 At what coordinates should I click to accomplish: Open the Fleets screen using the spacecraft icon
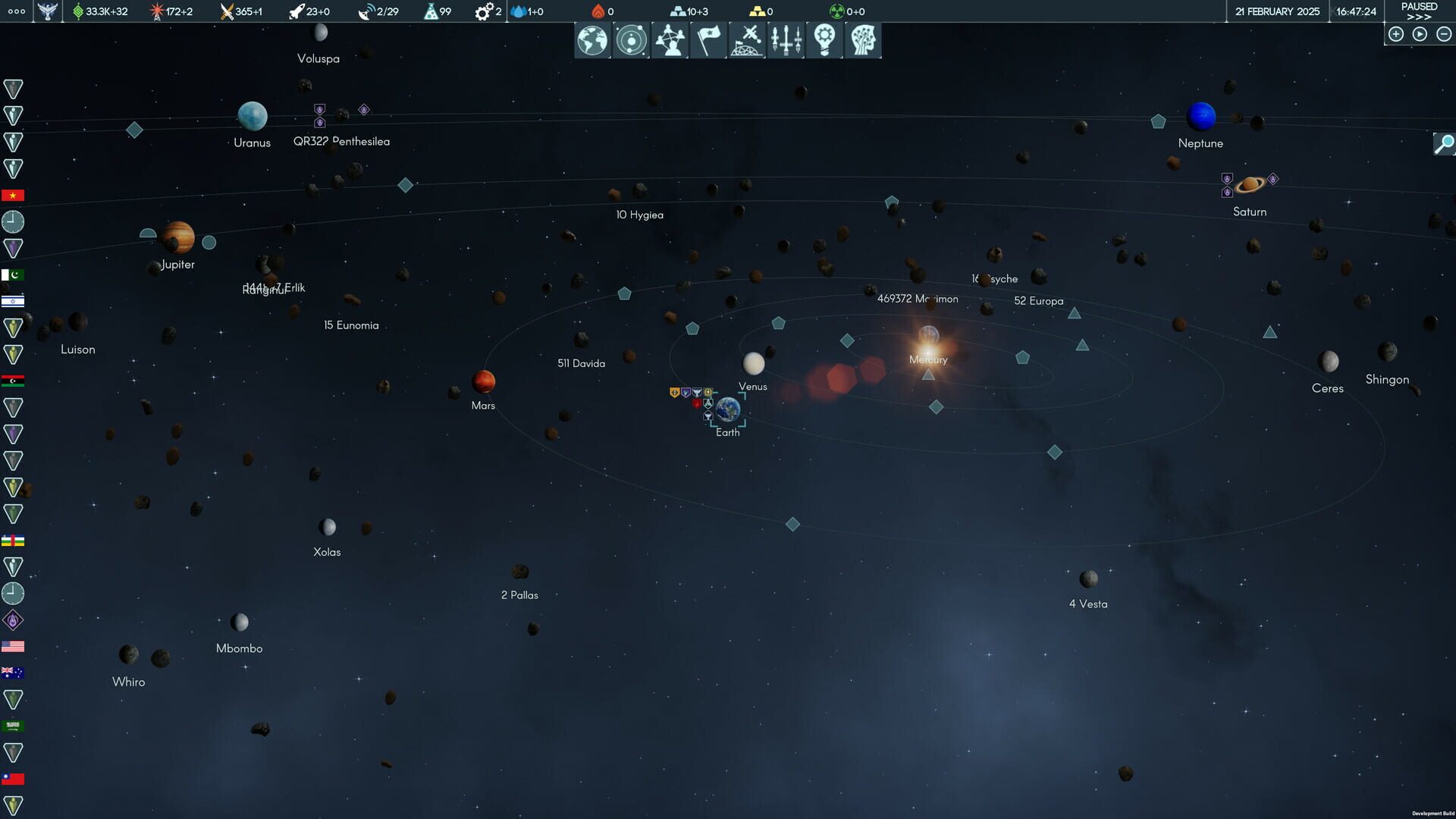786,40
